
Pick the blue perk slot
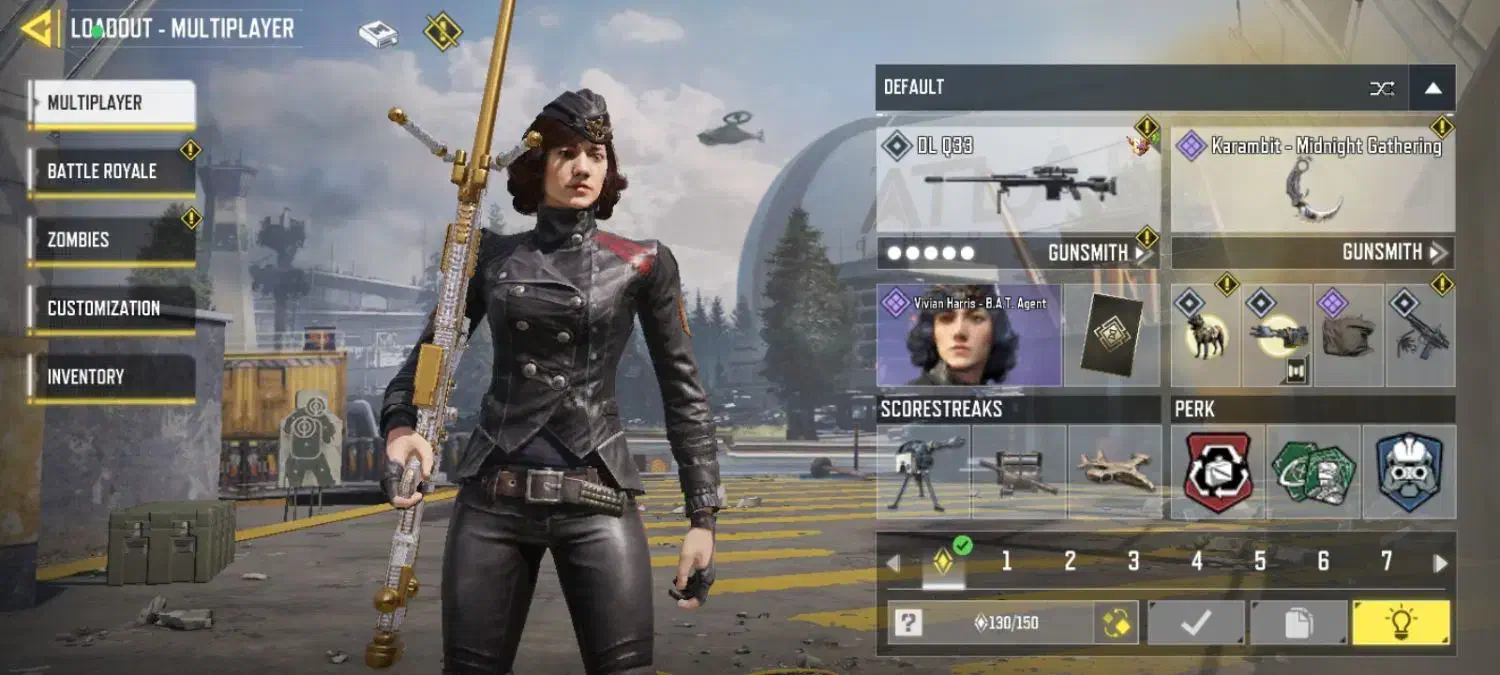point(1409,472)
